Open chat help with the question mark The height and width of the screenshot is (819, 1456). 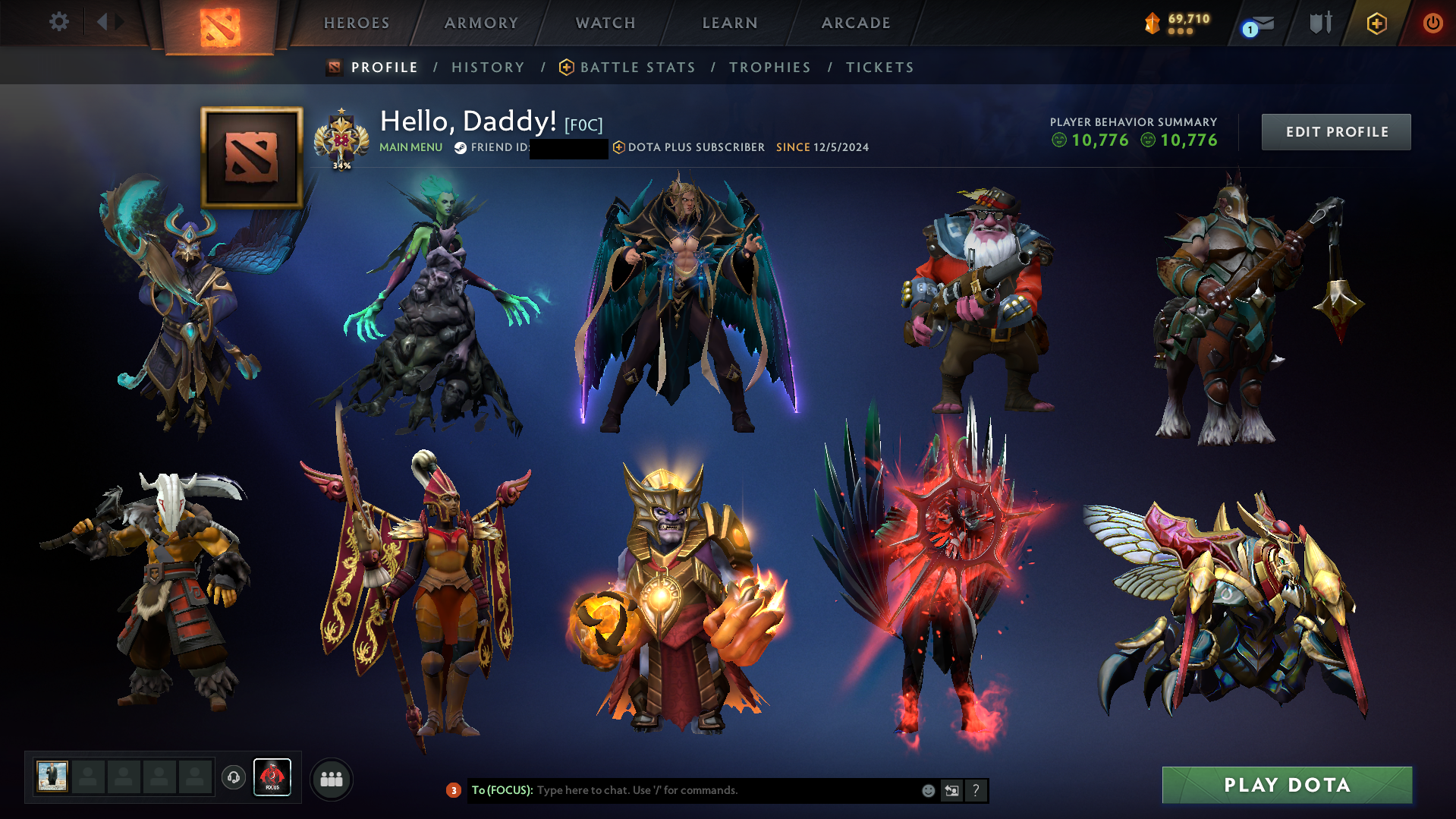976,790
